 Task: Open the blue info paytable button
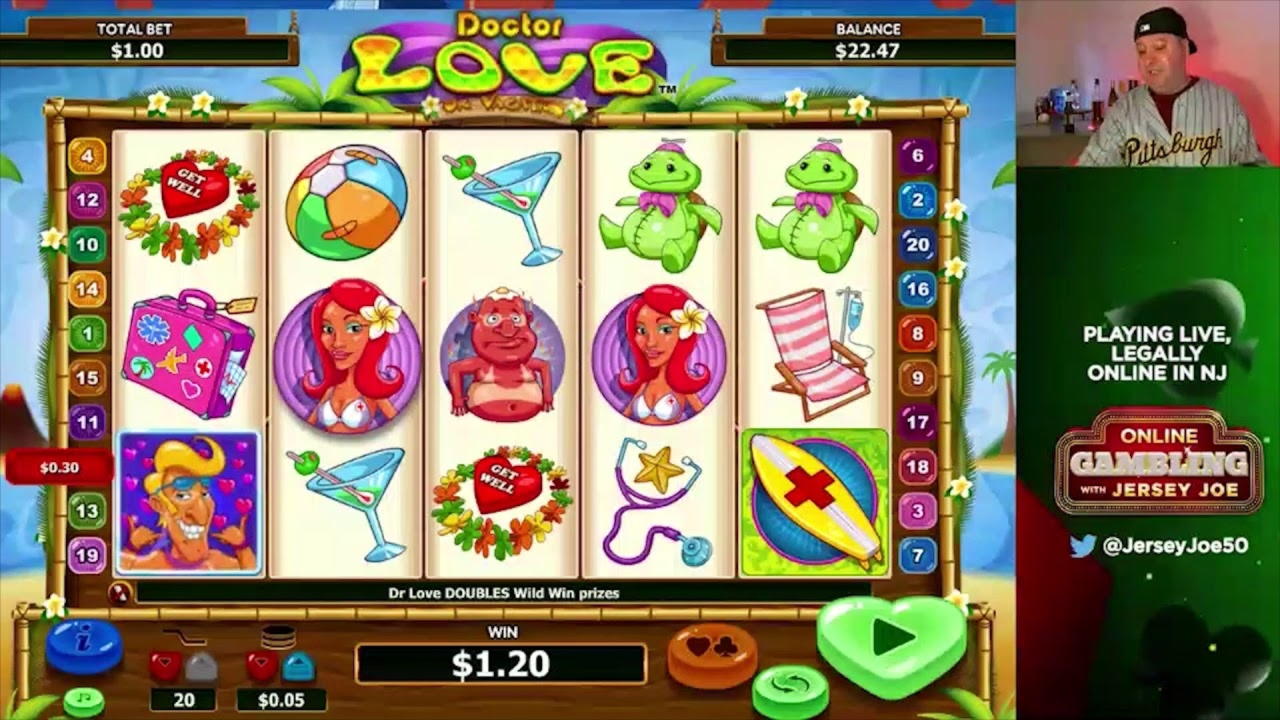(83, 646)
